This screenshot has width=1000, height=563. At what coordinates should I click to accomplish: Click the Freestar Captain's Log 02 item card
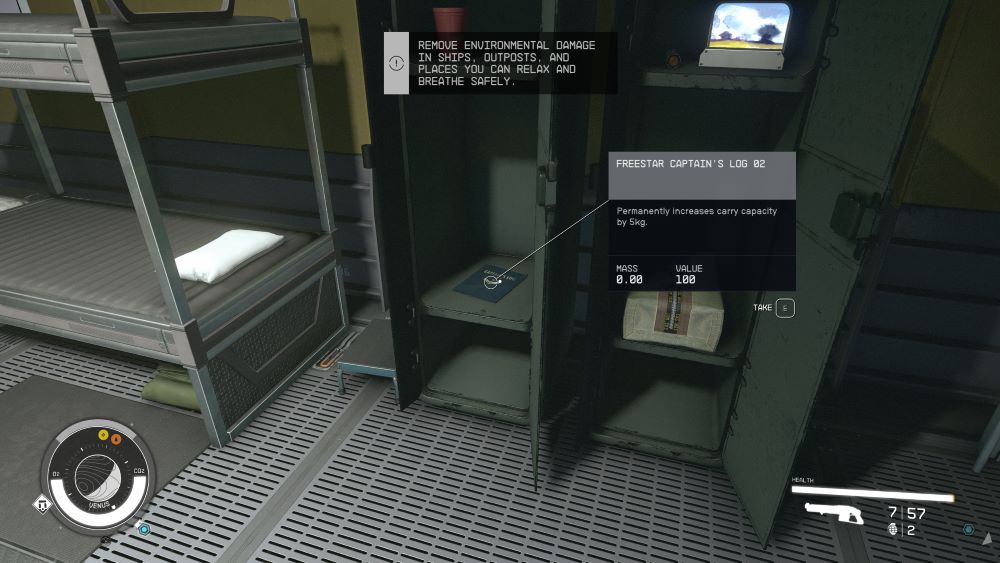(x=702, y=221)
